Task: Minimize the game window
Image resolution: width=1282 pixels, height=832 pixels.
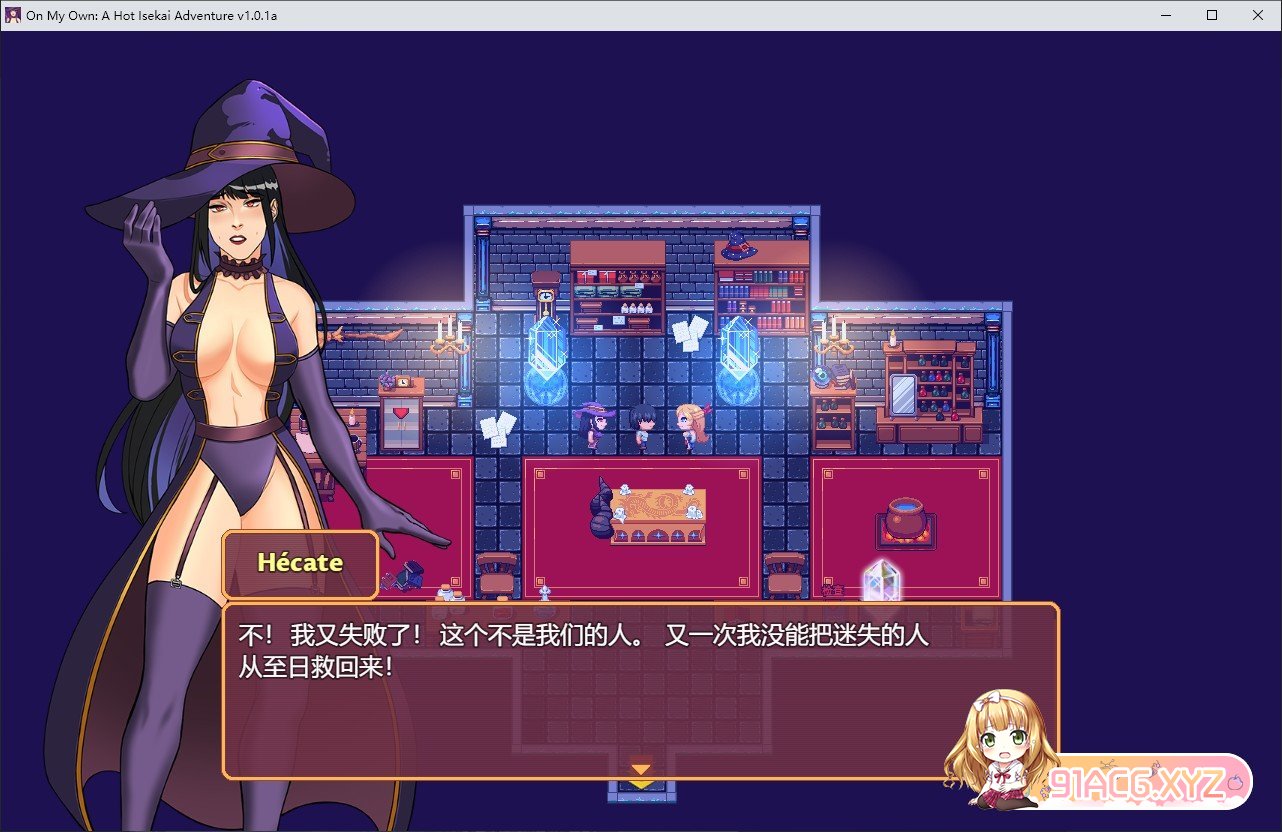Action: (1166, 15)
